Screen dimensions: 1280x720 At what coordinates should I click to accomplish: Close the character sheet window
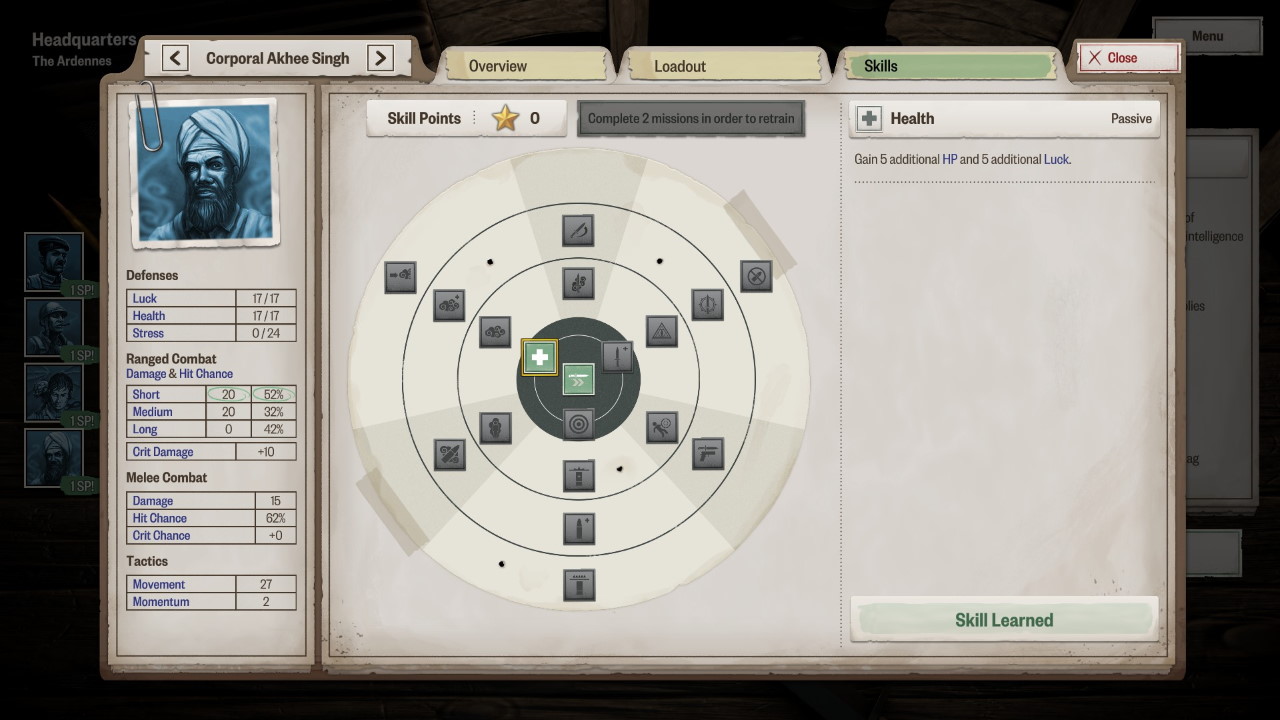(x=1128, y=58)
